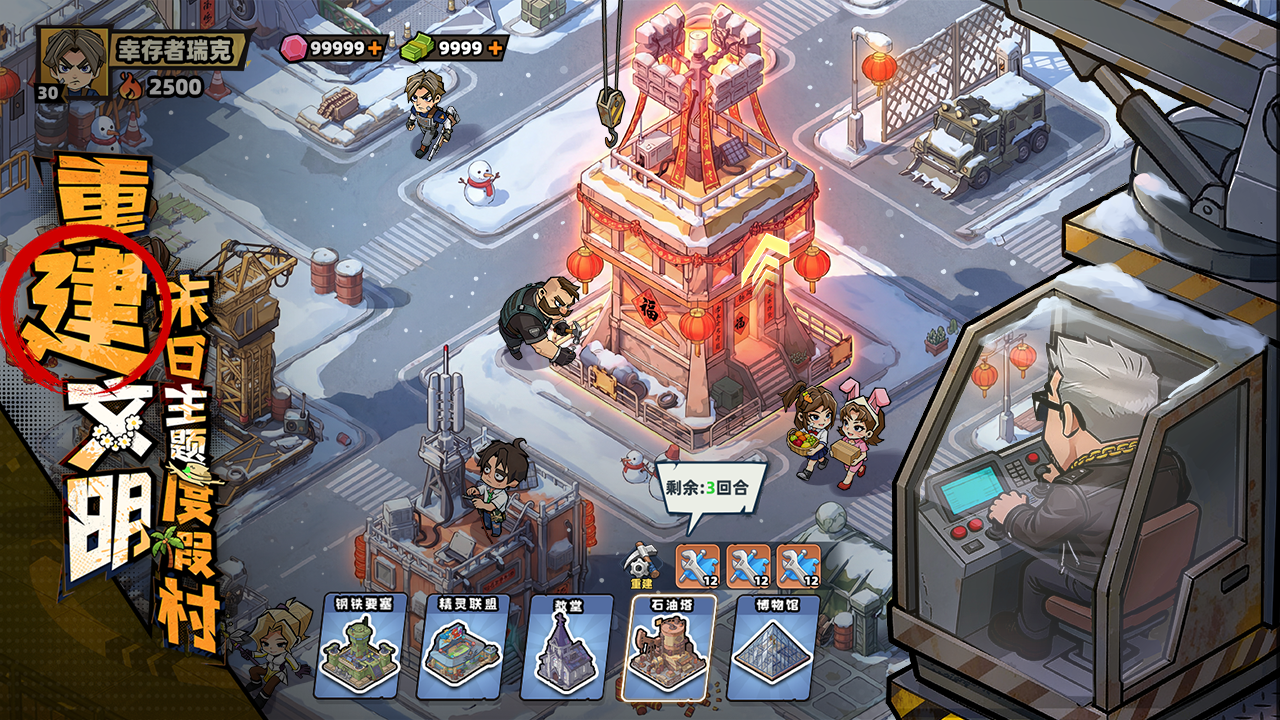The width and height of the screenshot is (1280, 720).
Task: Open the player avatar portrait
Action: (x=70, y=60)
